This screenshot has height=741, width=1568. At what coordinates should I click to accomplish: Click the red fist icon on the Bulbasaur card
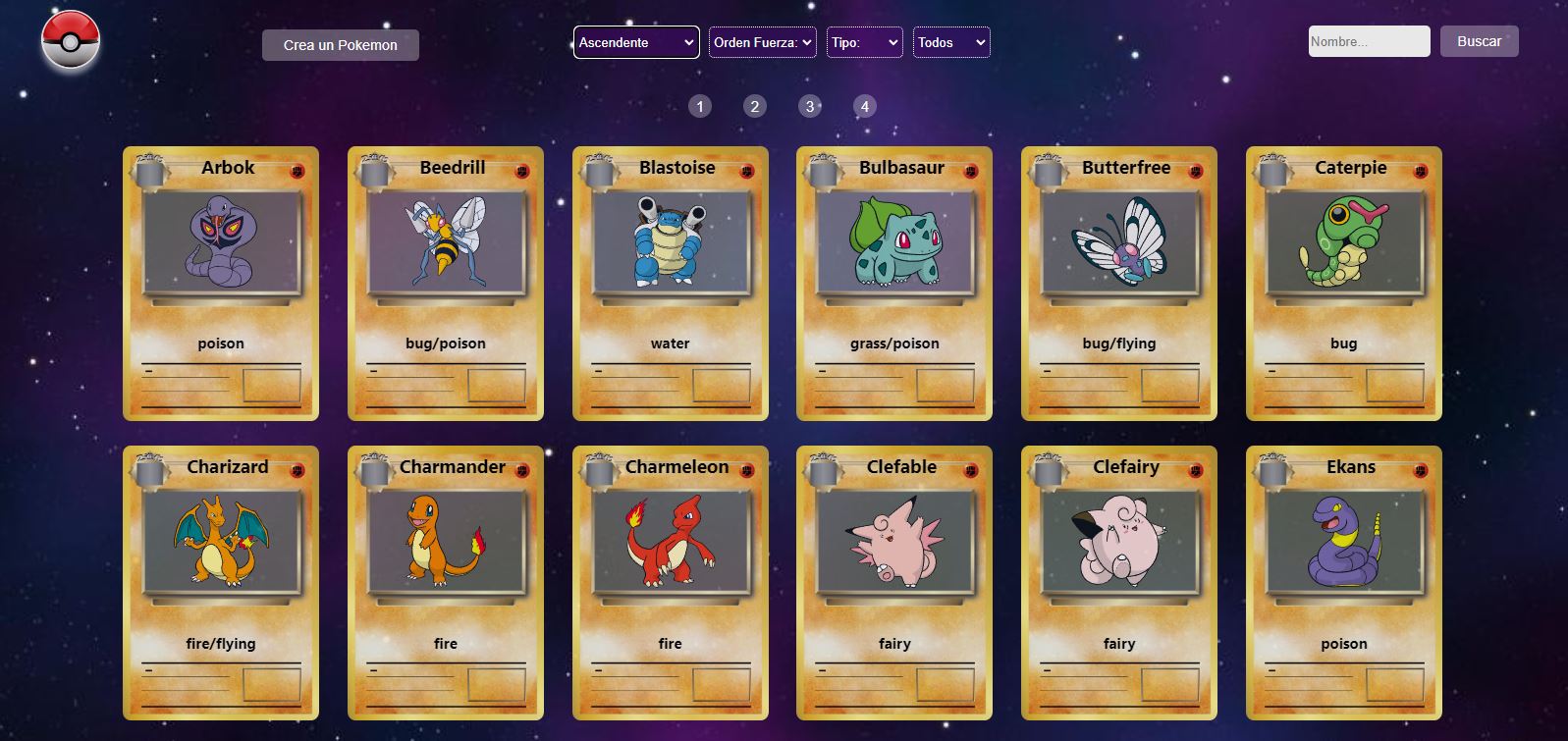point(970,169)
